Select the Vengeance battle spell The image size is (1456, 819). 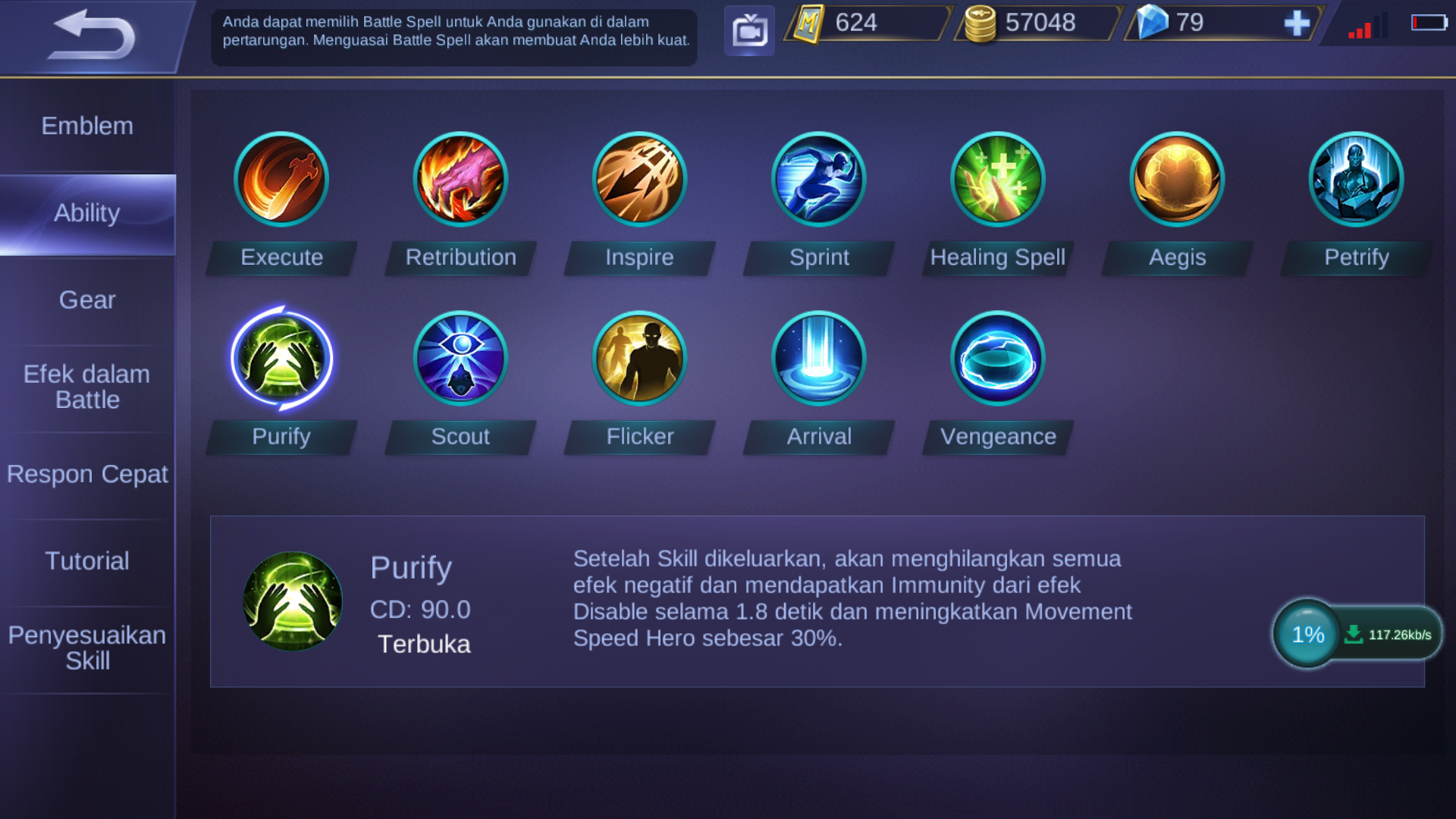click(x=997, y=358)
